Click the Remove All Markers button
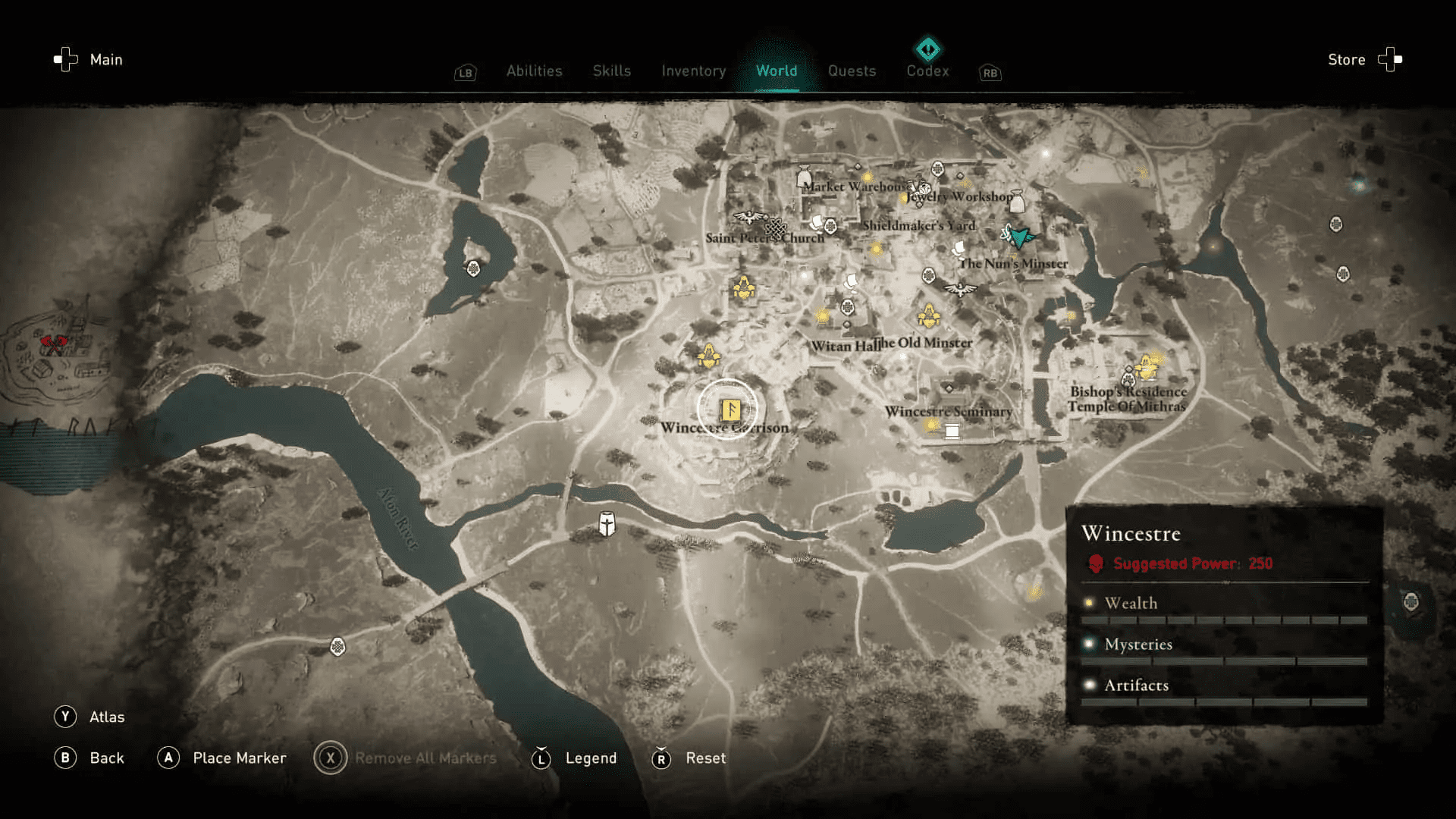1456x819 pixels. (425, 758)
